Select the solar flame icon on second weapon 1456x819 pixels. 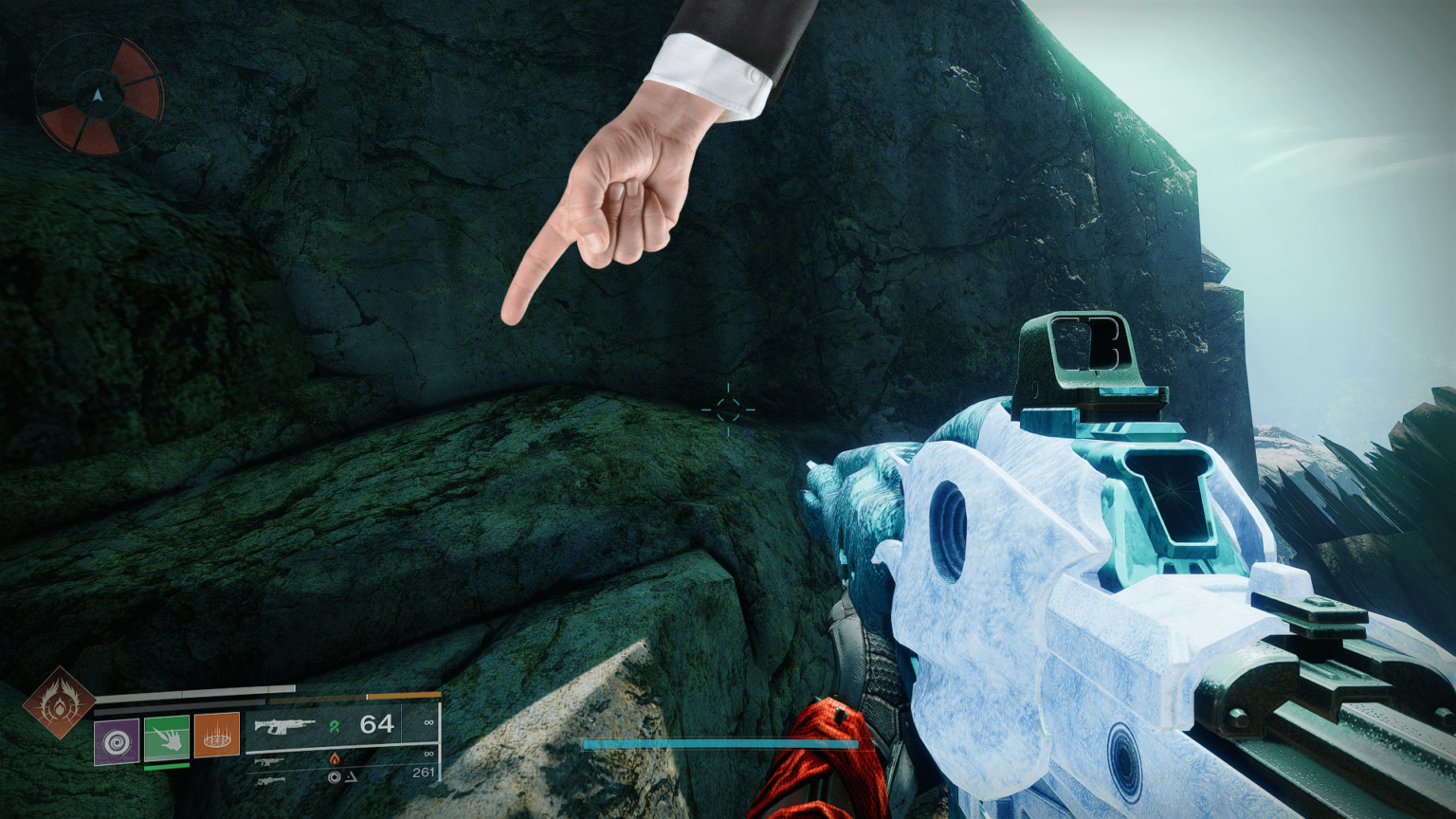[335, 759]
